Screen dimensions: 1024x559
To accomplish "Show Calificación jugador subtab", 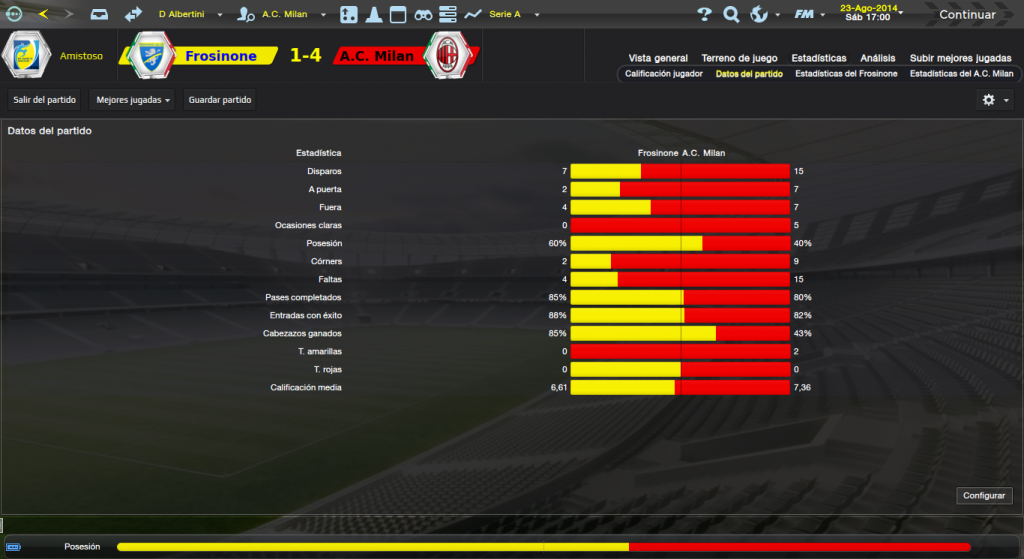I will pyautogui.click(x=664, y=74).
